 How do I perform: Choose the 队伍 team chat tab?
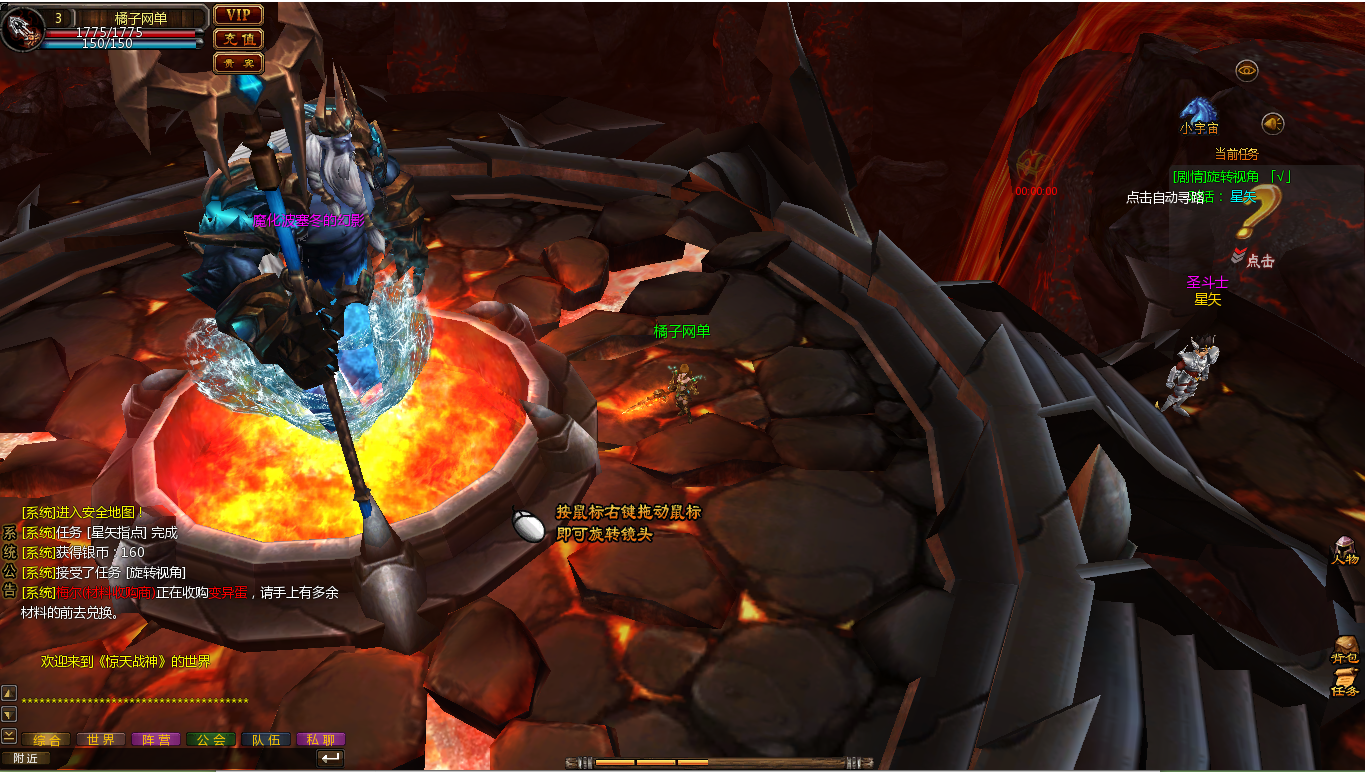tap(266, 740)
